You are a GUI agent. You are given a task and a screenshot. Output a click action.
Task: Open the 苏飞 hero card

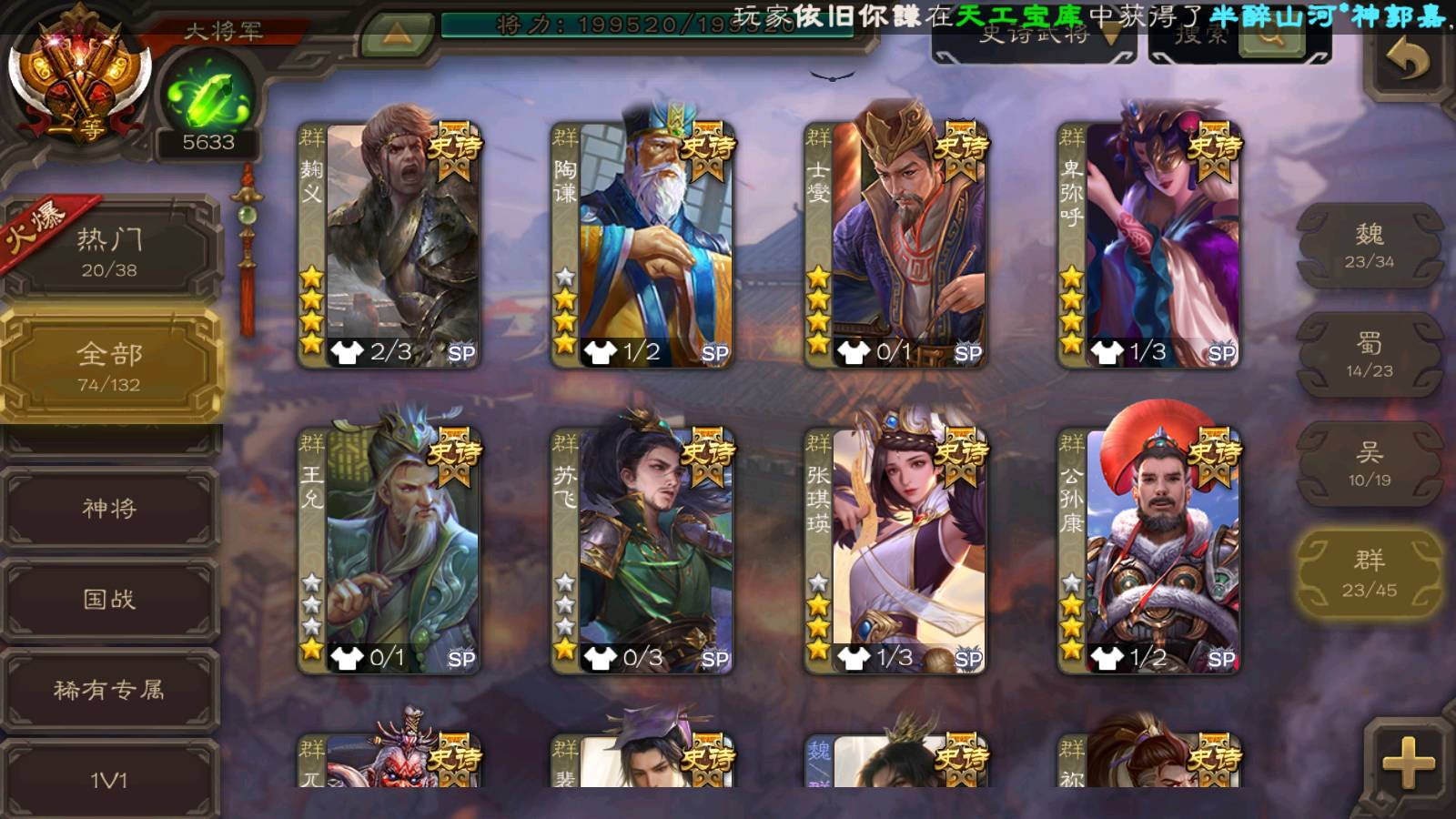642,551
